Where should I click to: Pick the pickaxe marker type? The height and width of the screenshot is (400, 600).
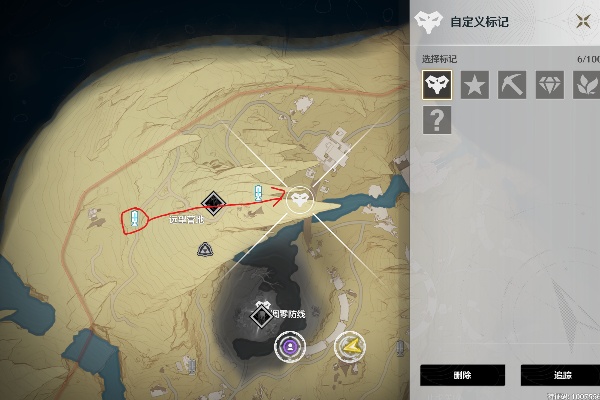pyautogui.click(x=511, y=85)
